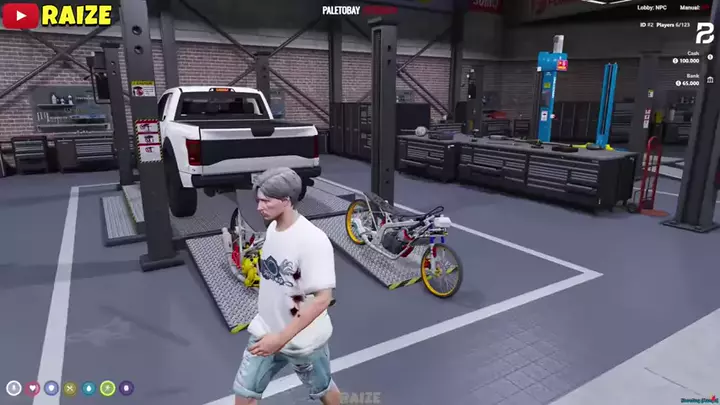Open the RAIZE YouTube channel logo

tap(21, 14)
